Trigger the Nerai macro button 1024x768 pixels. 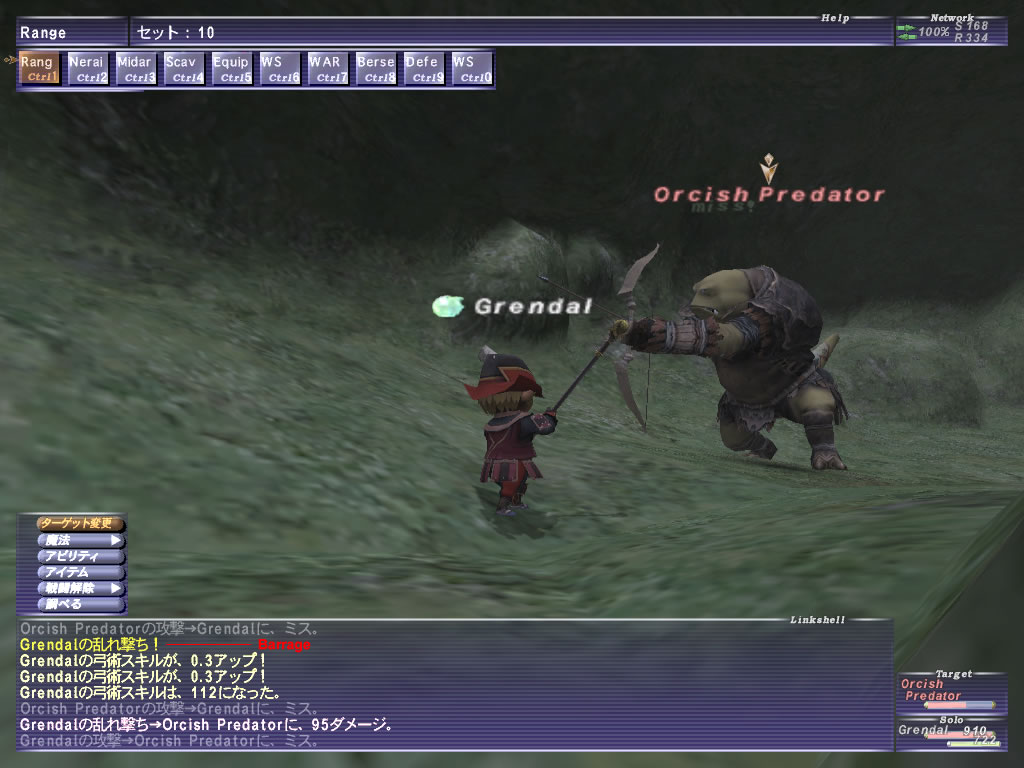pyautogui.click(x=86, y=69)
